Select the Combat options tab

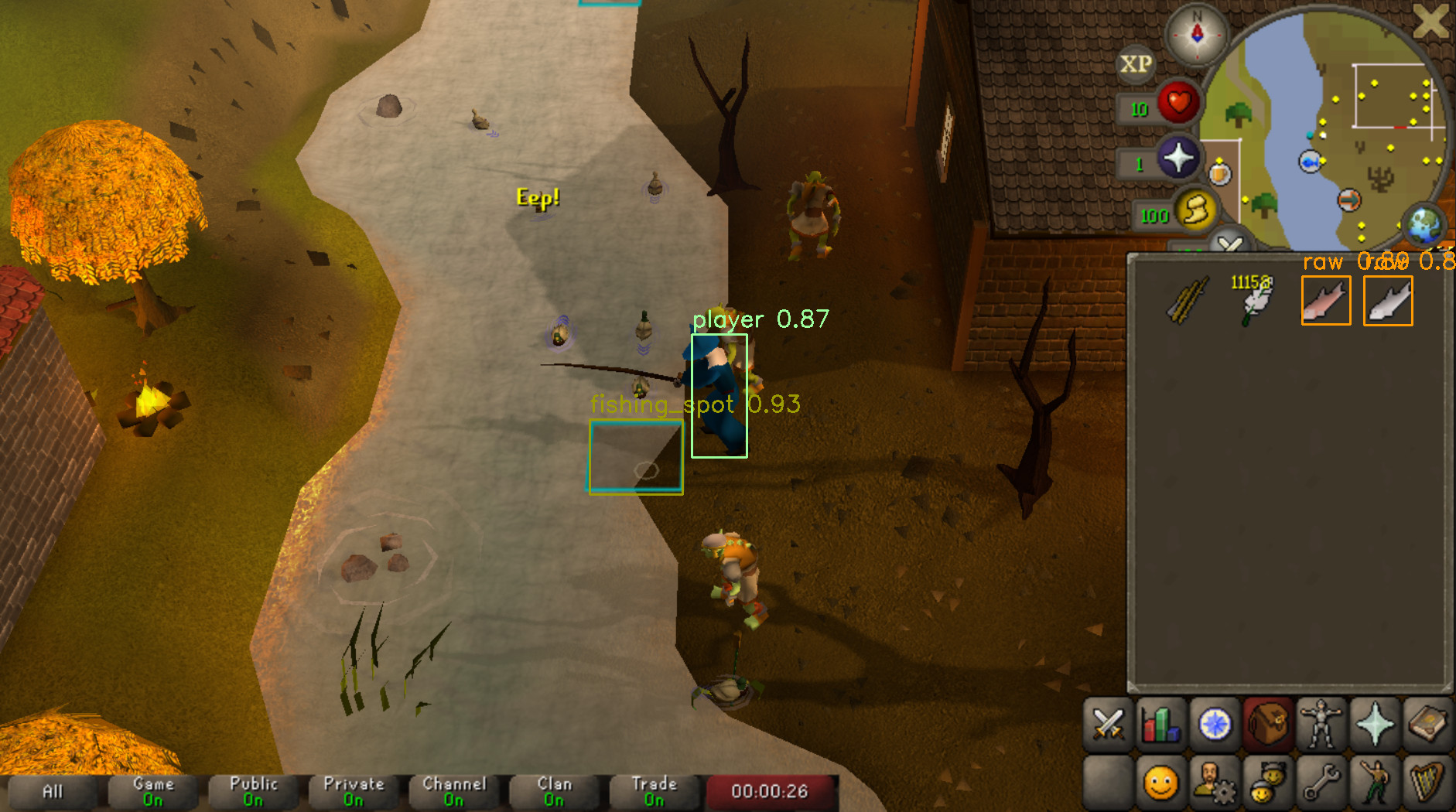1107,725
